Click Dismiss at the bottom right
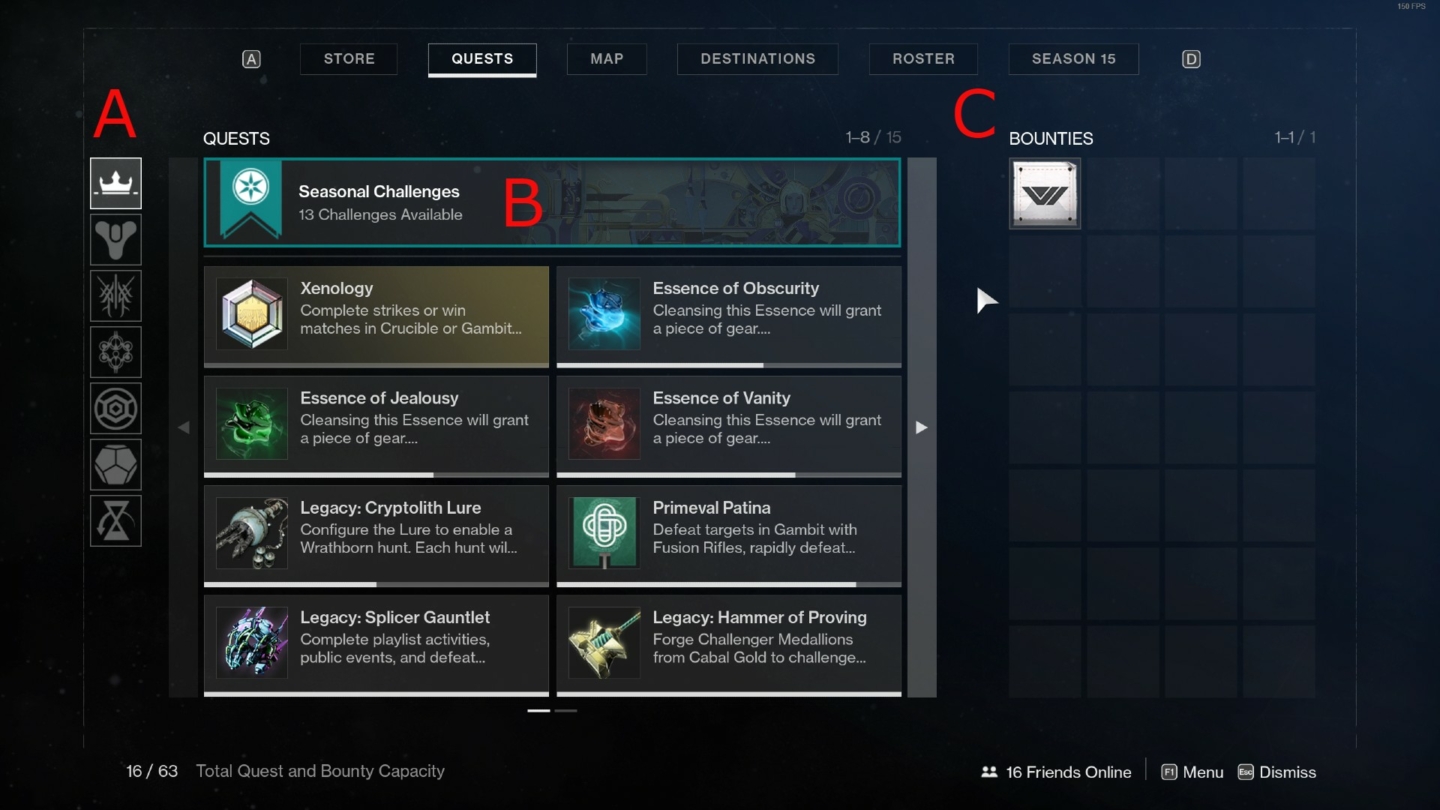Viewport: 1440px width, 810px height. pos(1277,771)
